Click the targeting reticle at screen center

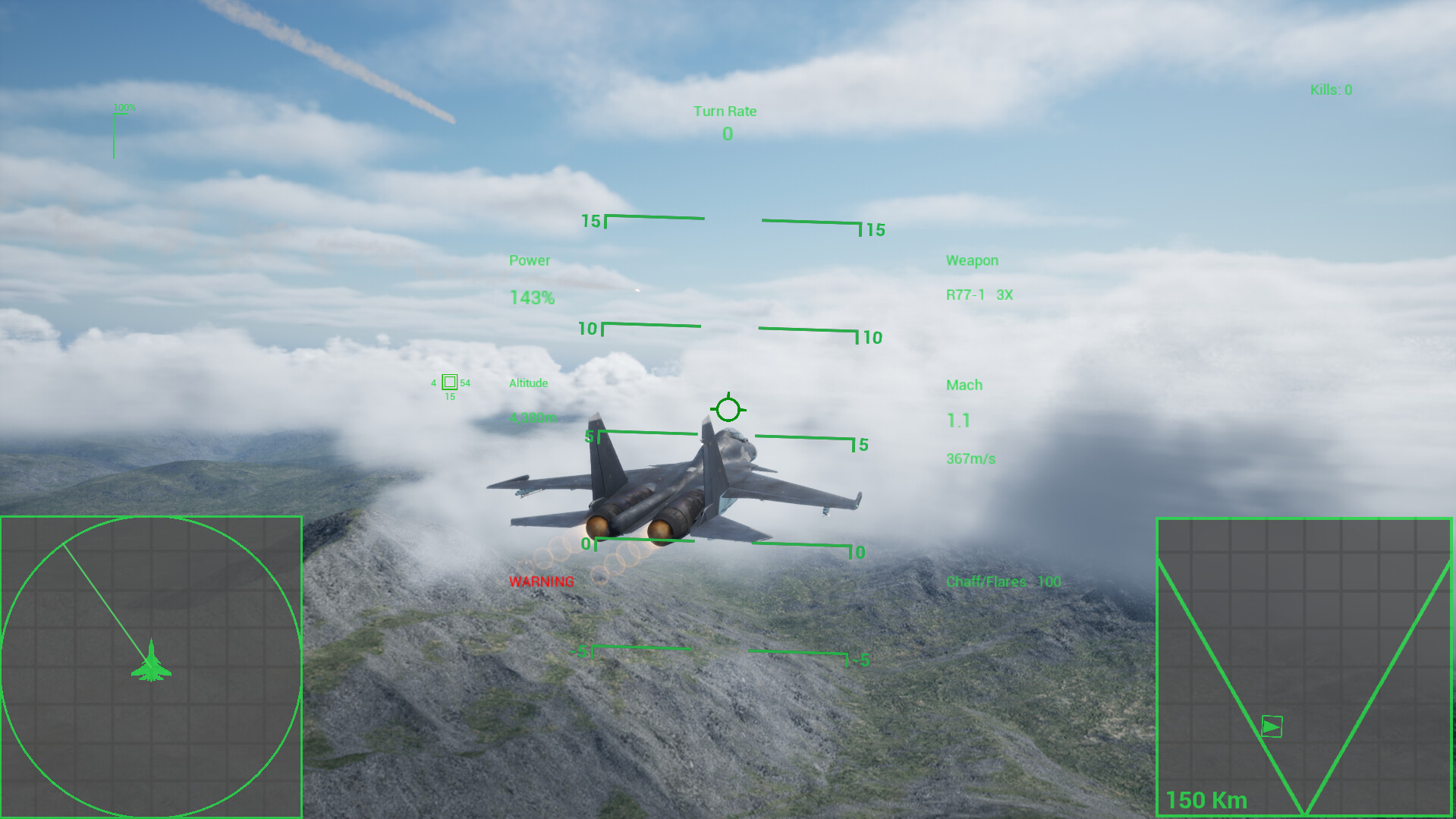[x=728, y=409]
